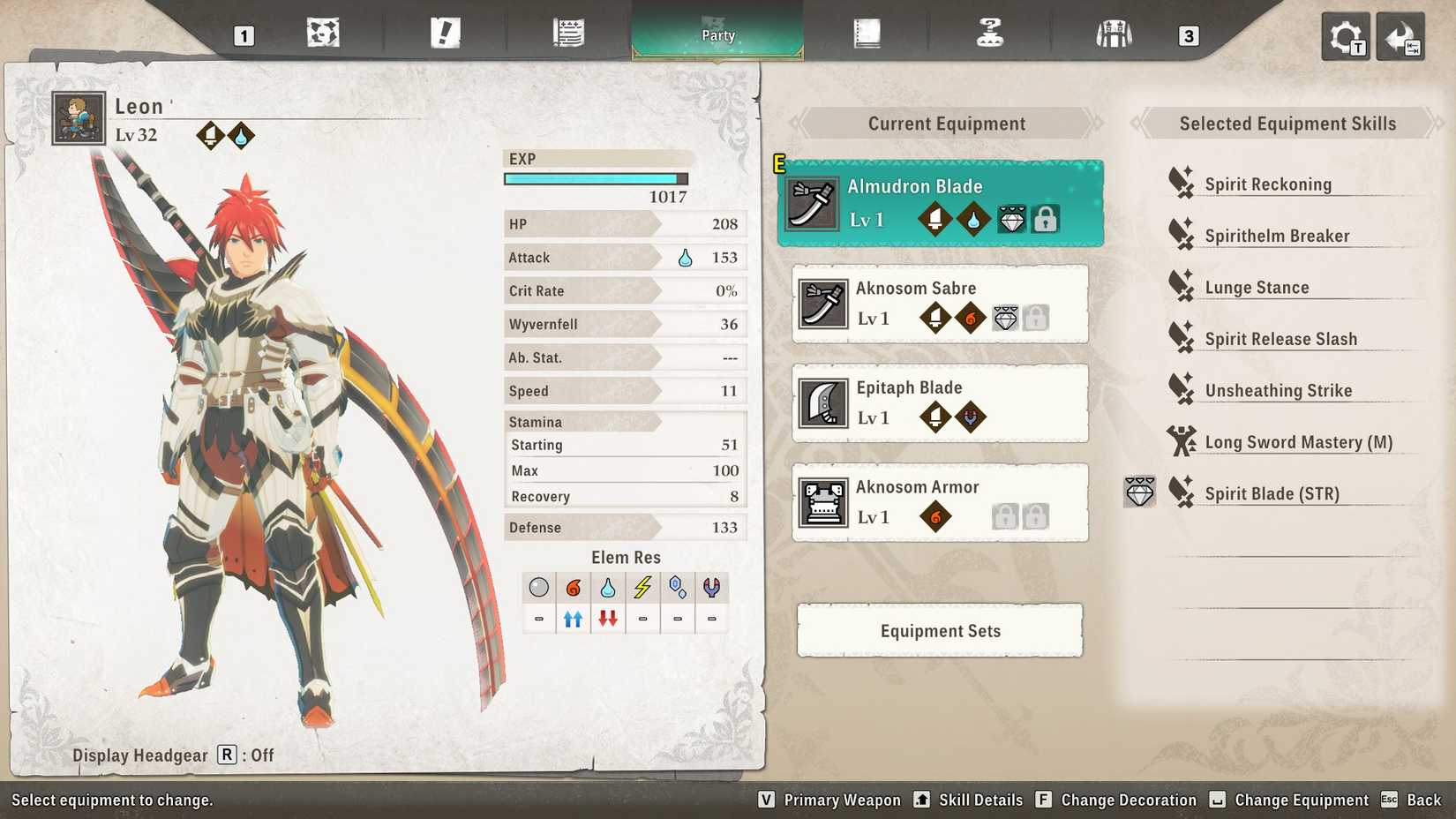Click the locked slot on Almudron Blade
Screen dimensions: 1456x819
(x=1047, y=219)
